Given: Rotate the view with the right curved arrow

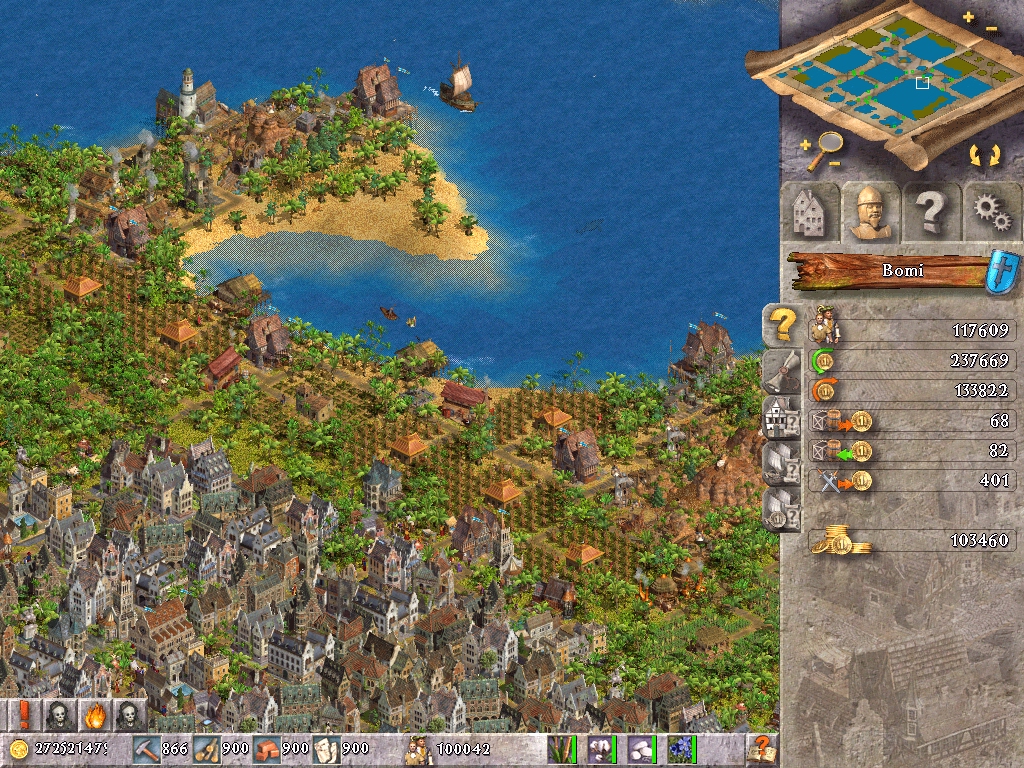Looking at the screenshot, I should (994, 155).
